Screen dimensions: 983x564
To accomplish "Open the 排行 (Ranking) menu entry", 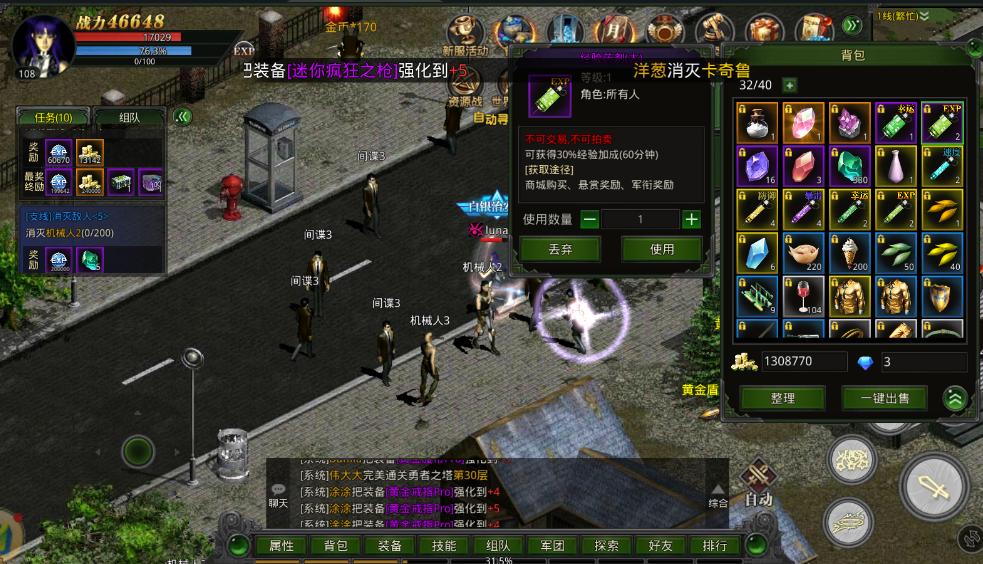I will [x=715, y=546].
